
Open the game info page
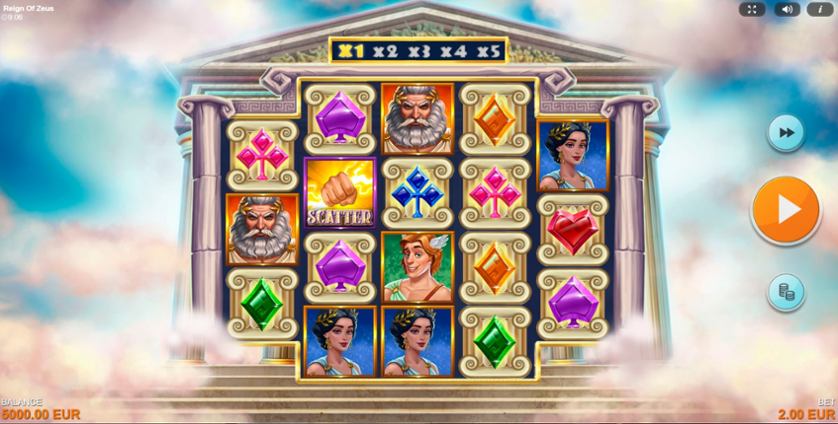tap(819, 9)
